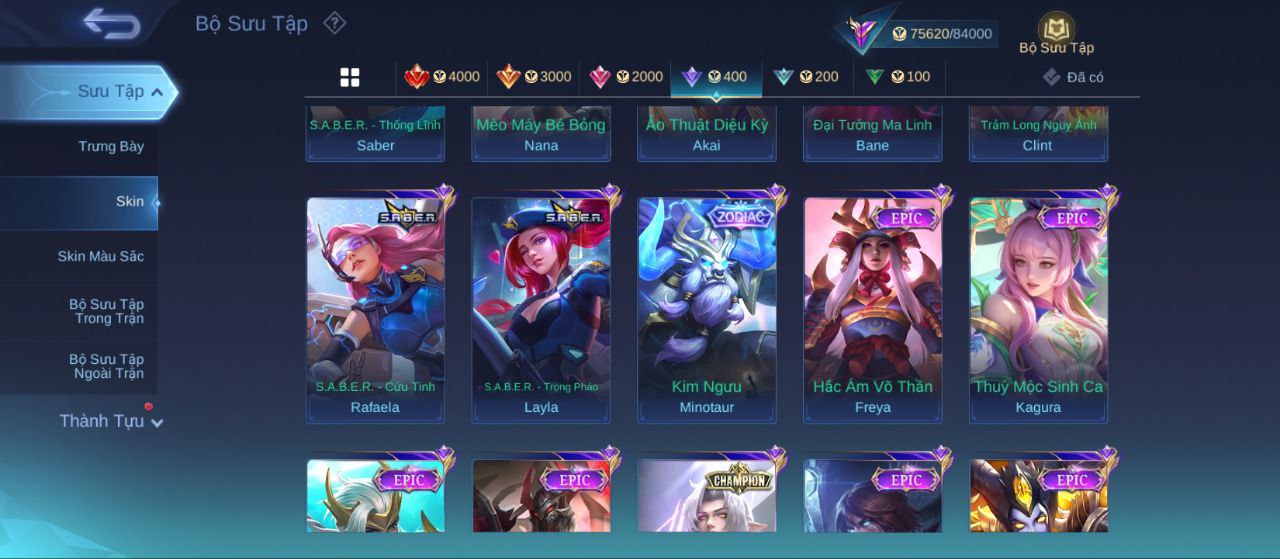Select the 2000 points tier tab
Image resolution: width=1280 pixels, height=559 pixels.
(626, 77)
